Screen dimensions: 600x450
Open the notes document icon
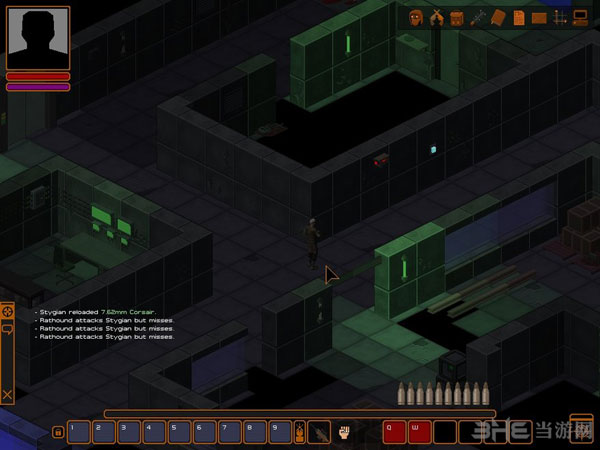pyautogui.click(x=518, y=17)
